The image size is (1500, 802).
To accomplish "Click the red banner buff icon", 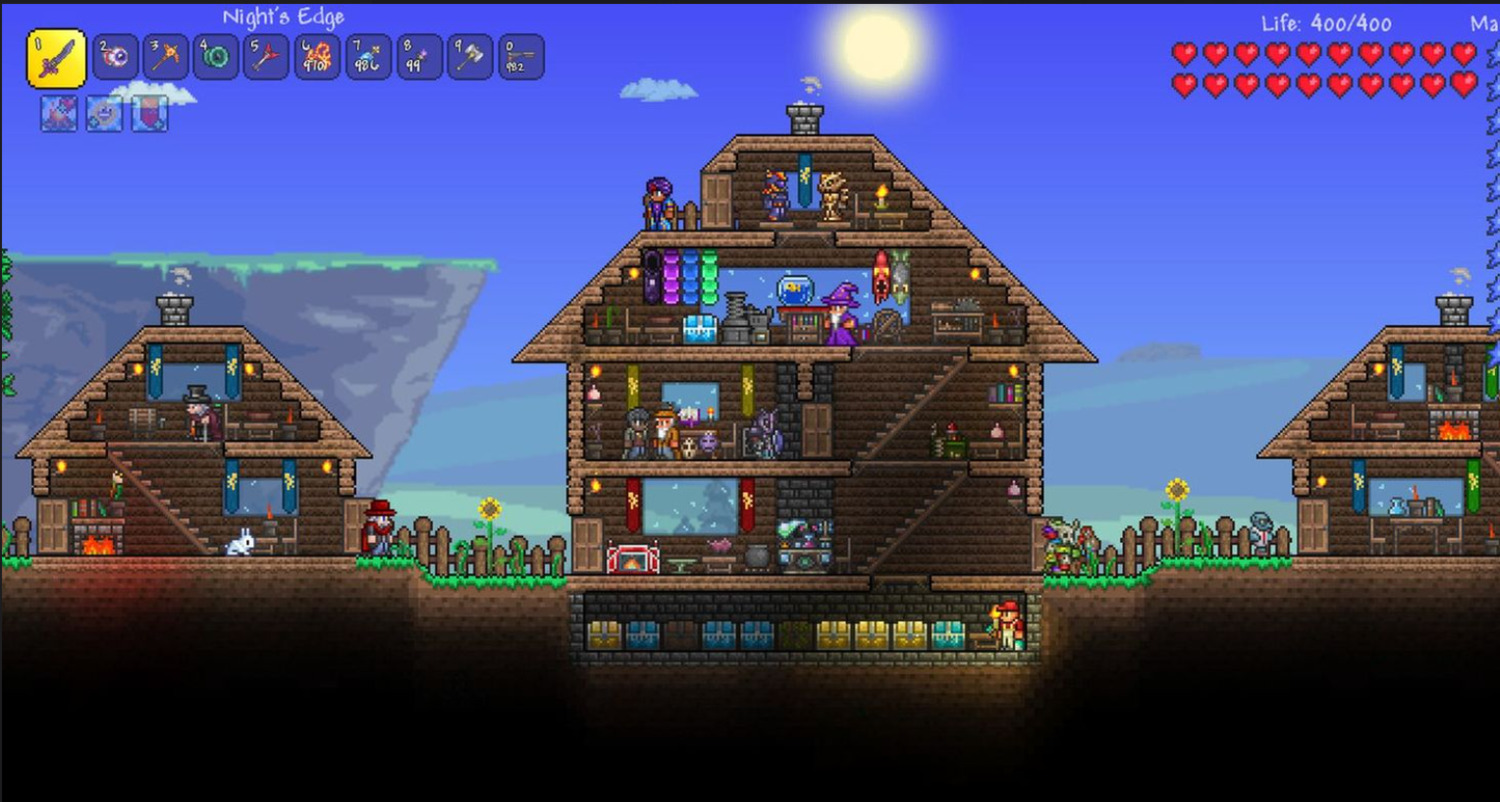I will (x=150, y=113).
